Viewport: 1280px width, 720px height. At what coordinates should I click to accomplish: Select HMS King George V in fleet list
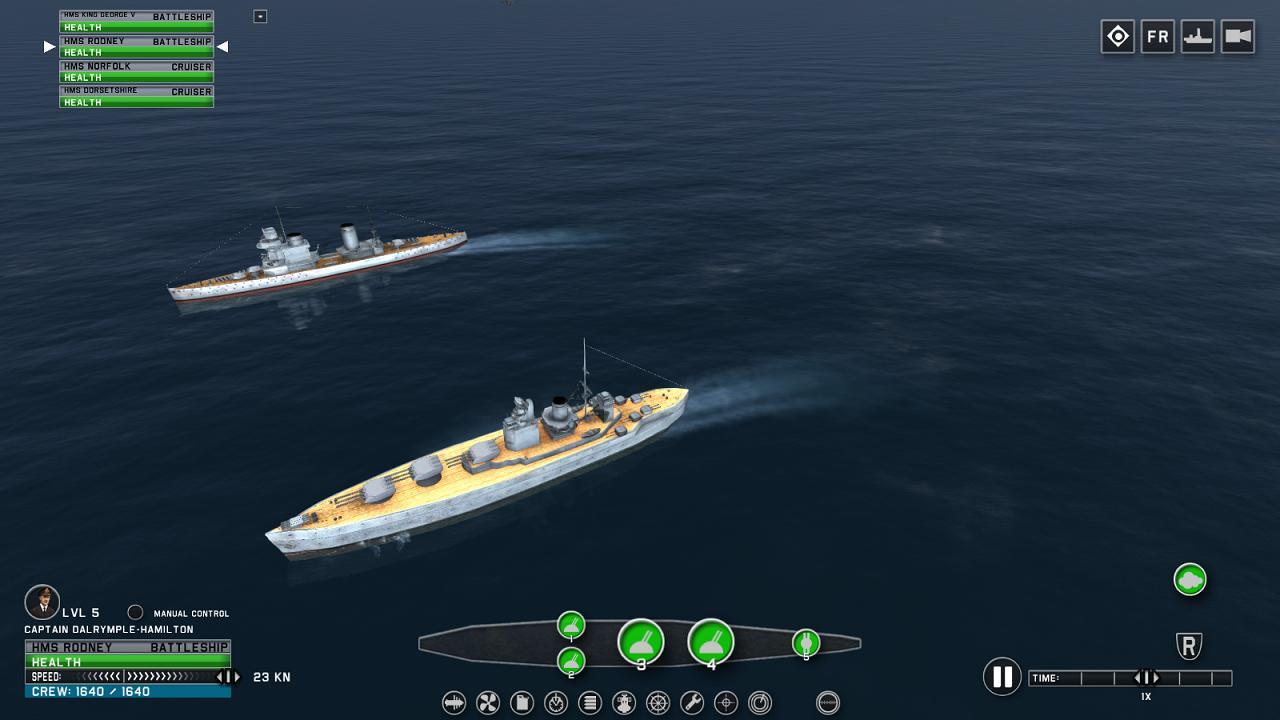[x=136, y=21]
